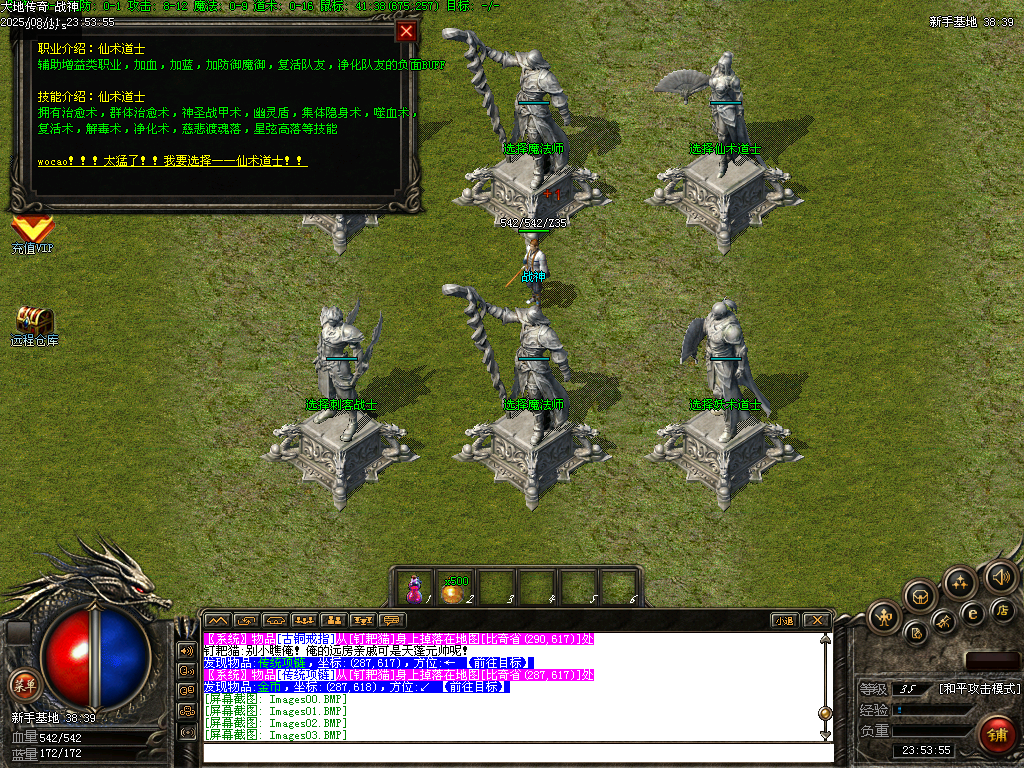The image size is (1024, 768).
Task: Close the chat panel with its X button
Action: [x=816, y=620]
